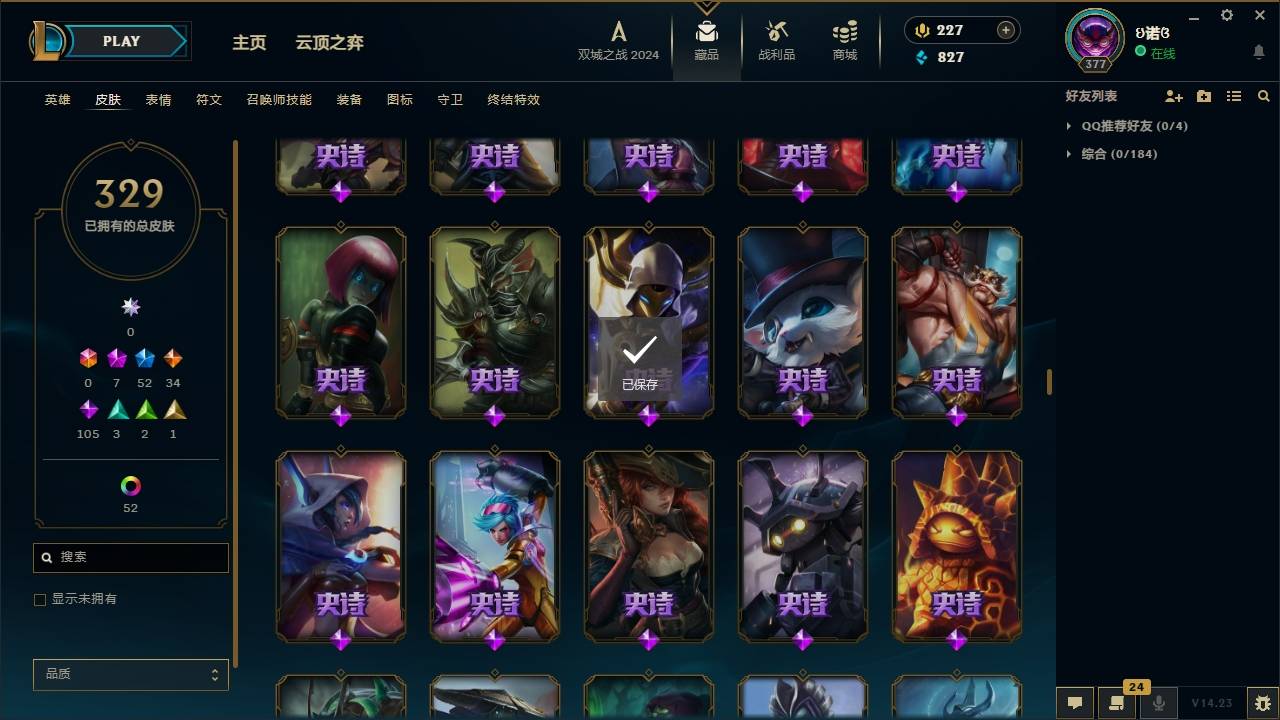The width and height of the screenshot is (1280, 720).
Task: Open the chat bubble icon at bottom right
Action: click(1073, 703)
